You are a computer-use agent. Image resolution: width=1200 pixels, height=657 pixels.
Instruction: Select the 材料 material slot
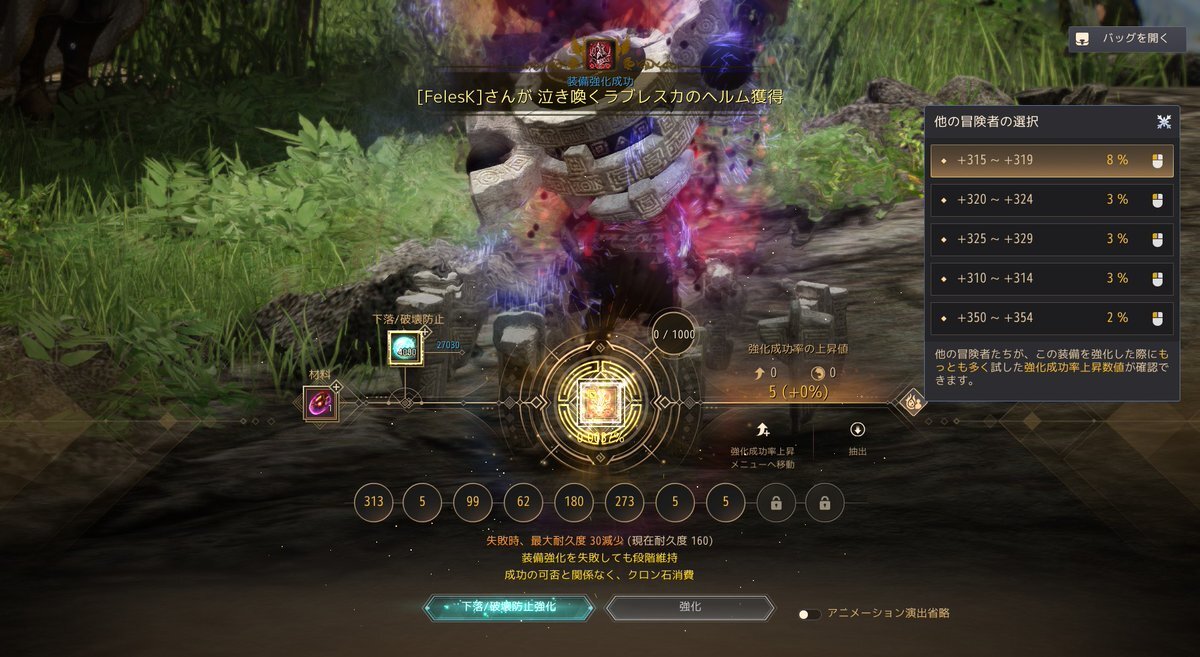(320, 404)
